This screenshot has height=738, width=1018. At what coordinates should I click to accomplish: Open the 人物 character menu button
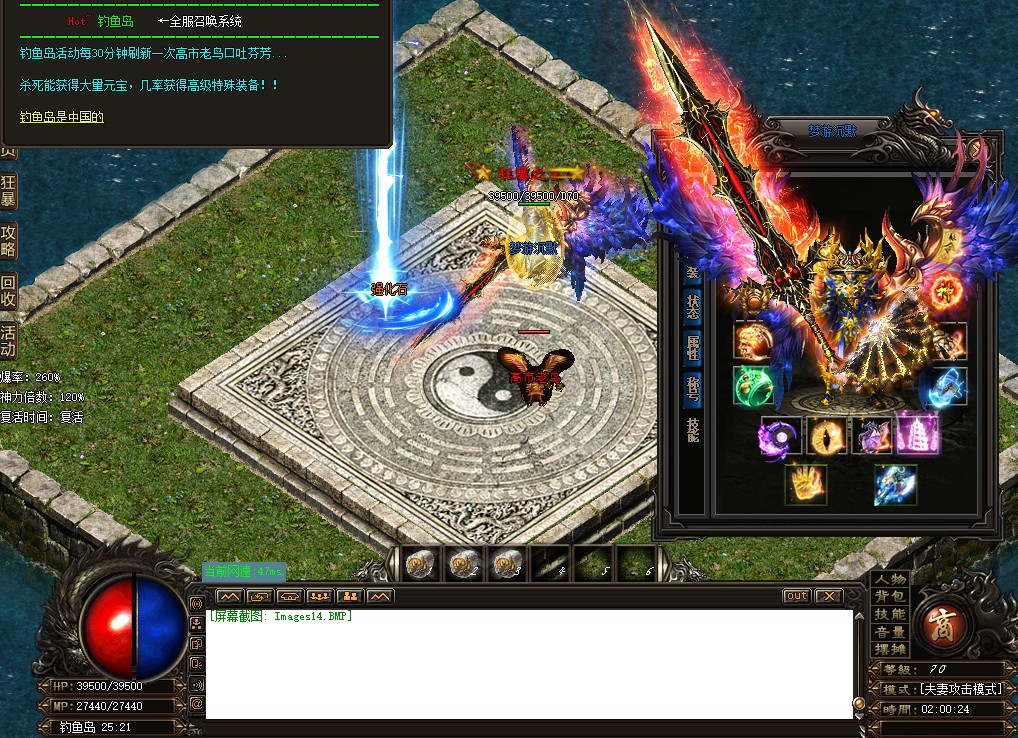tap(889, 579)
